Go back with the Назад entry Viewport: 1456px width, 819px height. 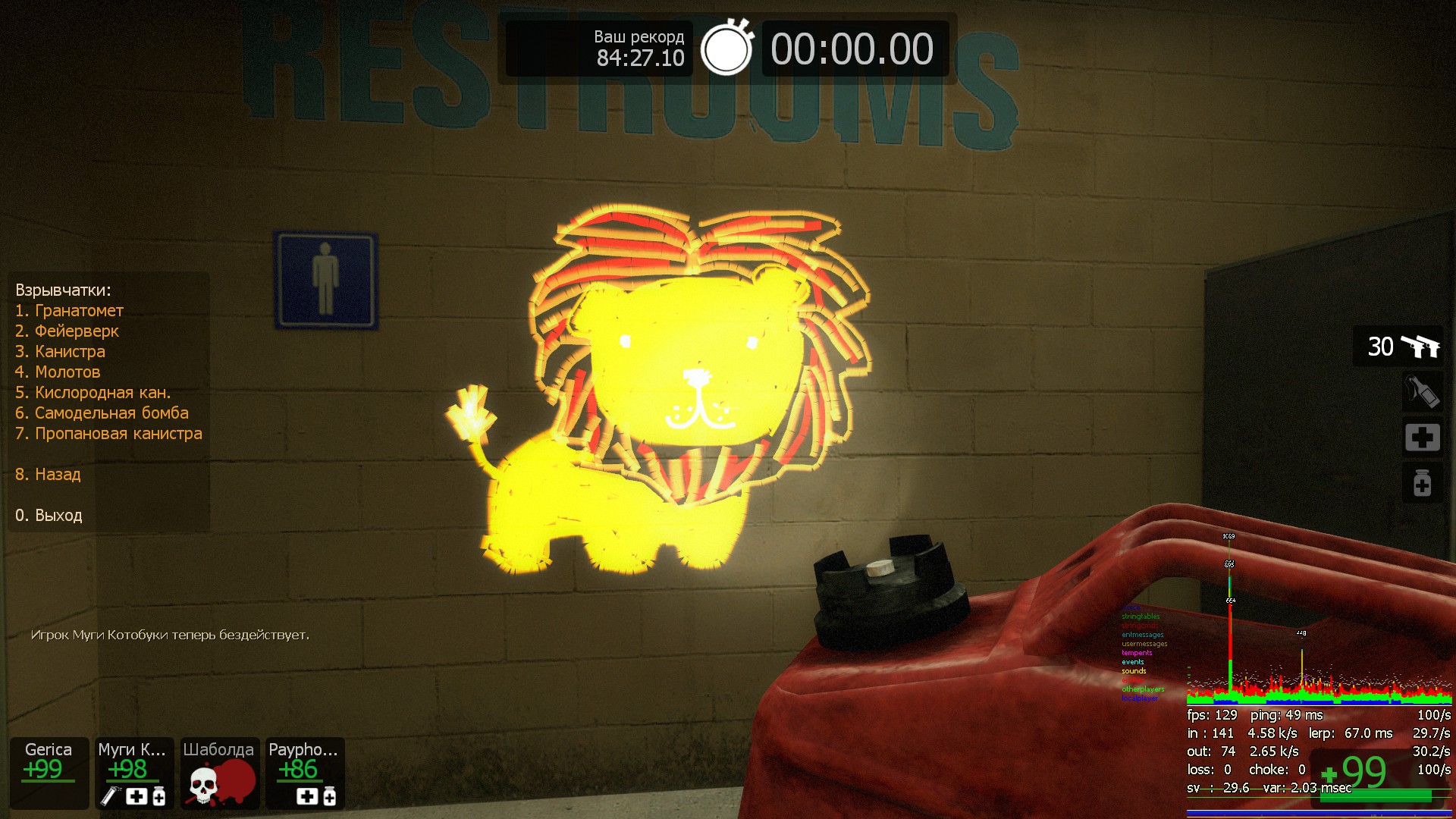tap(48, 475)
